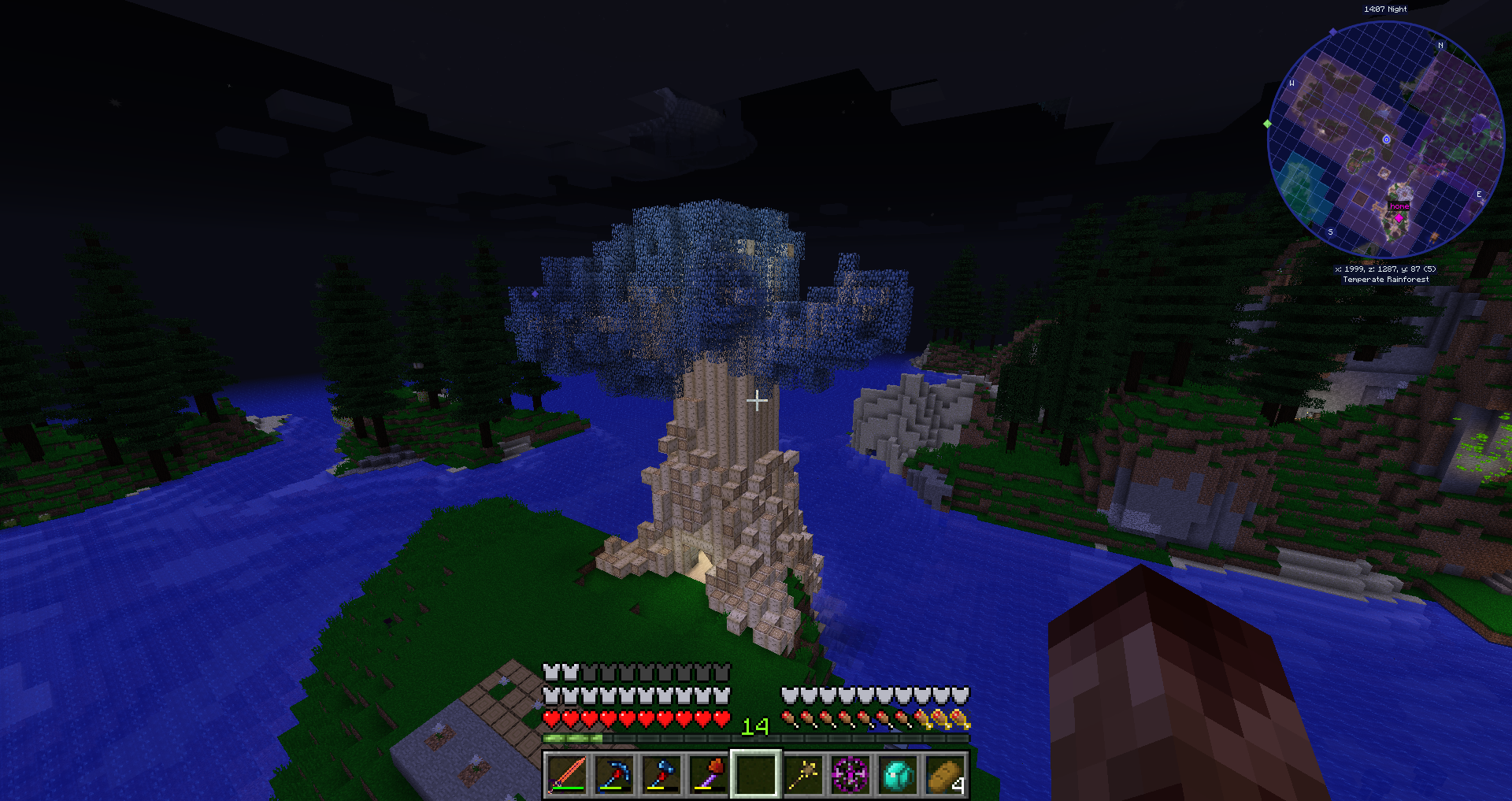Select the blue-headed pickaxe in the hotbar
The image size is (1512, 801).
pyautogui.click(x=614, y=774)
